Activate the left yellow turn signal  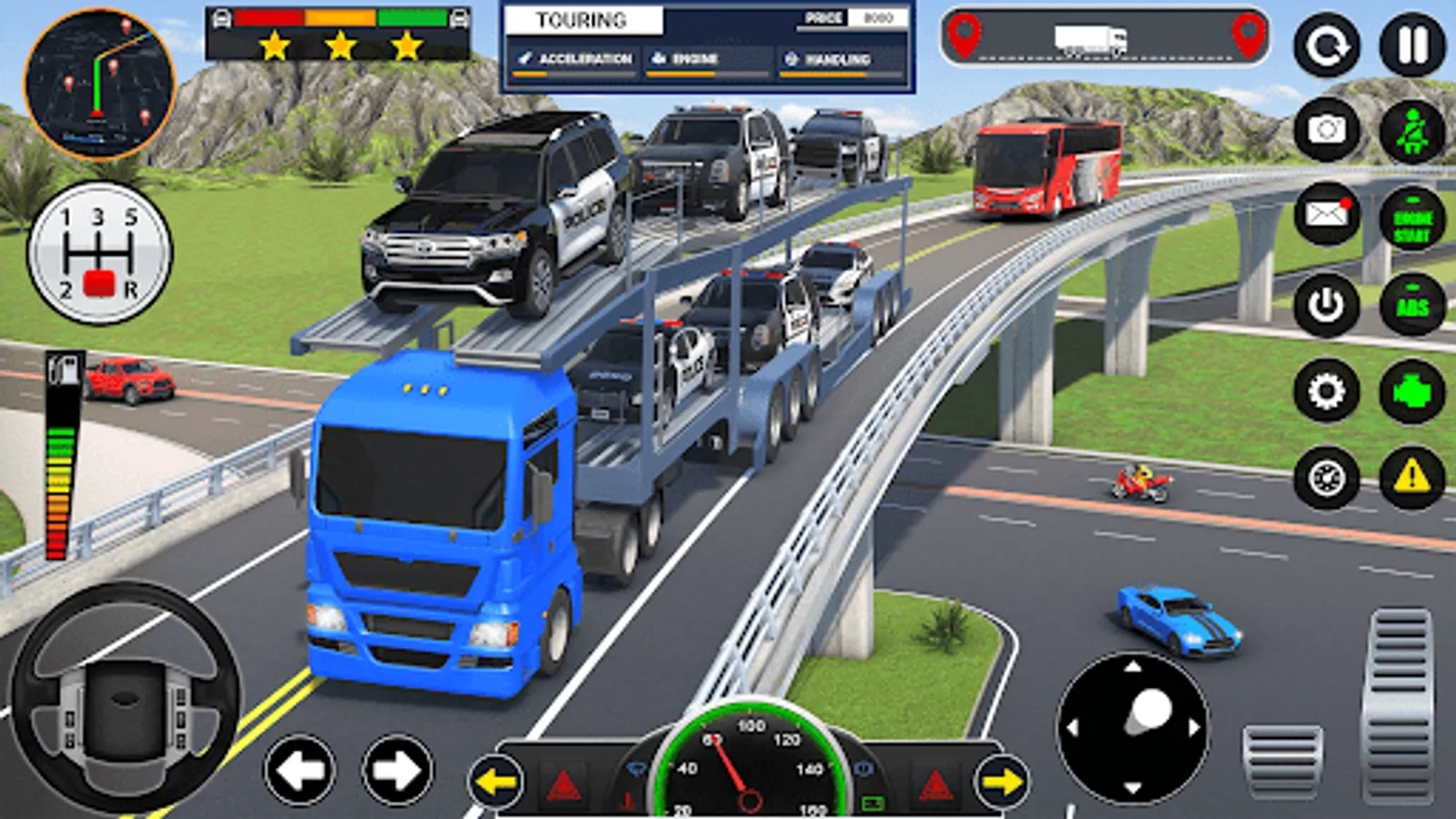(496, 782)
